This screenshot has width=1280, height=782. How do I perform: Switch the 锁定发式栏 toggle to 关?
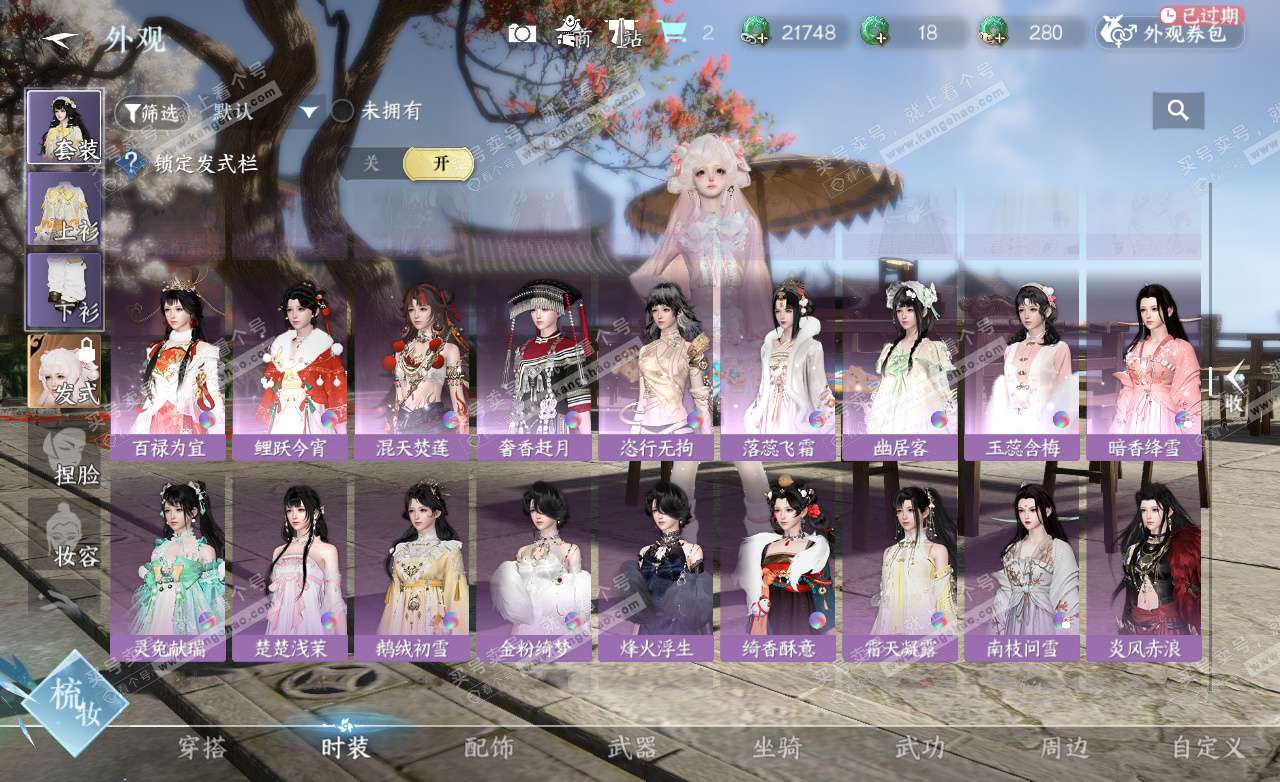[x=371, y=164]
